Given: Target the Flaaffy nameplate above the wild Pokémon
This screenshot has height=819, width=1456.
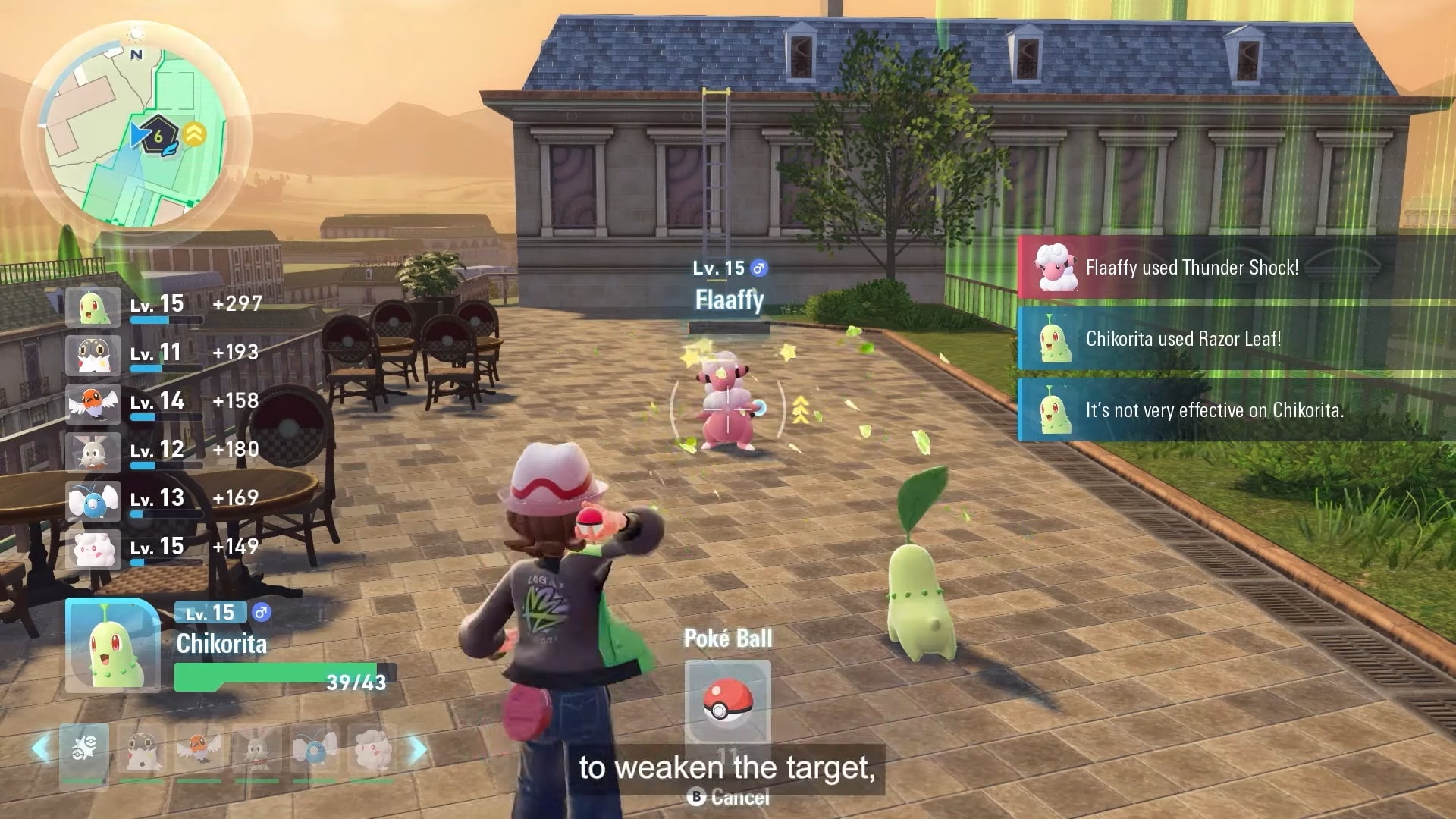Looking at the screenshot, I should (730, 299).
